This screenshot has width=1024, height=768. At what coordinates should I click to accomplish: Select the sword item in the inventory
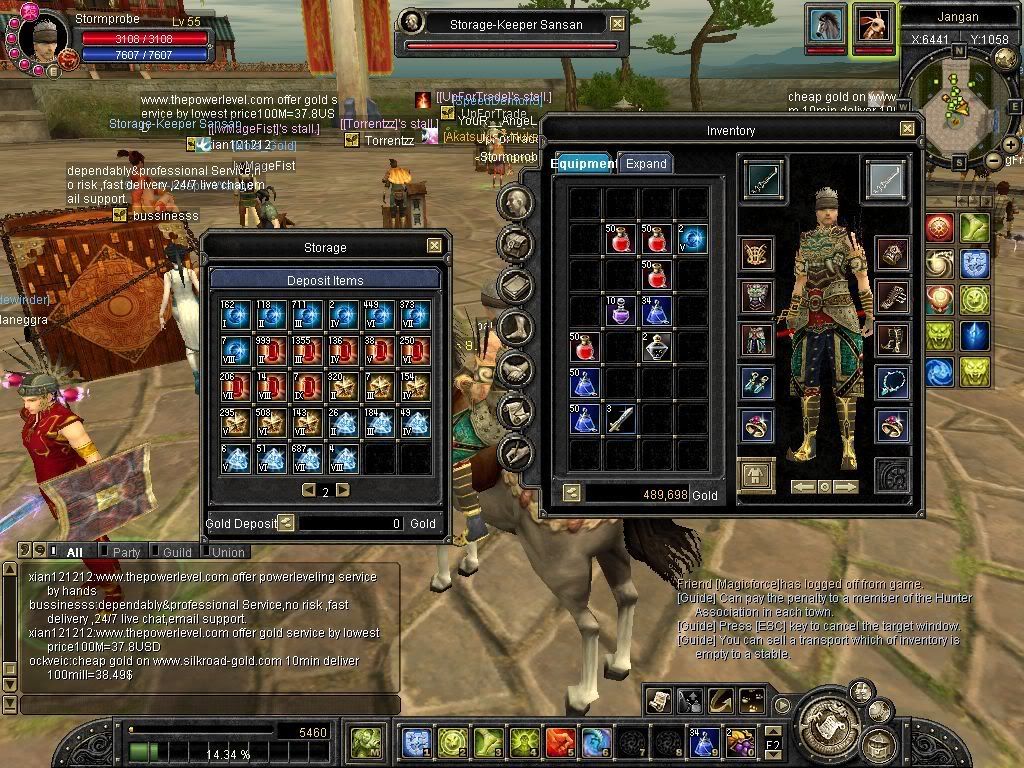[x=620, y=418]
